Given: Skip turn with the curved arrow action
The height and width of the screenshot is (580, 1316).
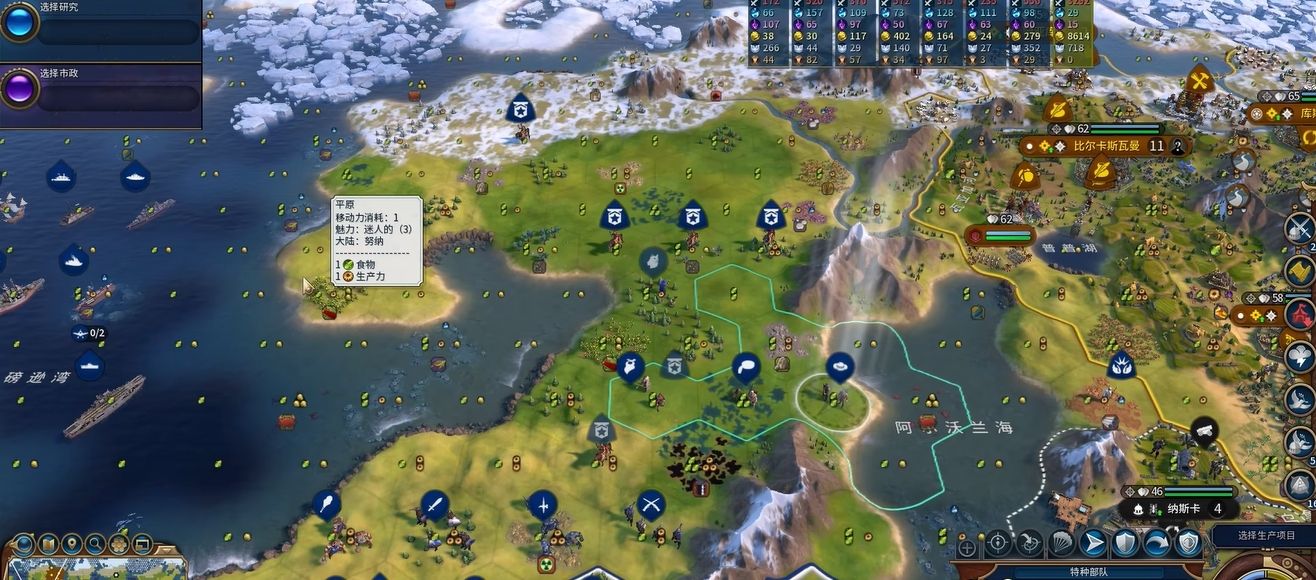Looking at the screenshot, I should 1156,543.
